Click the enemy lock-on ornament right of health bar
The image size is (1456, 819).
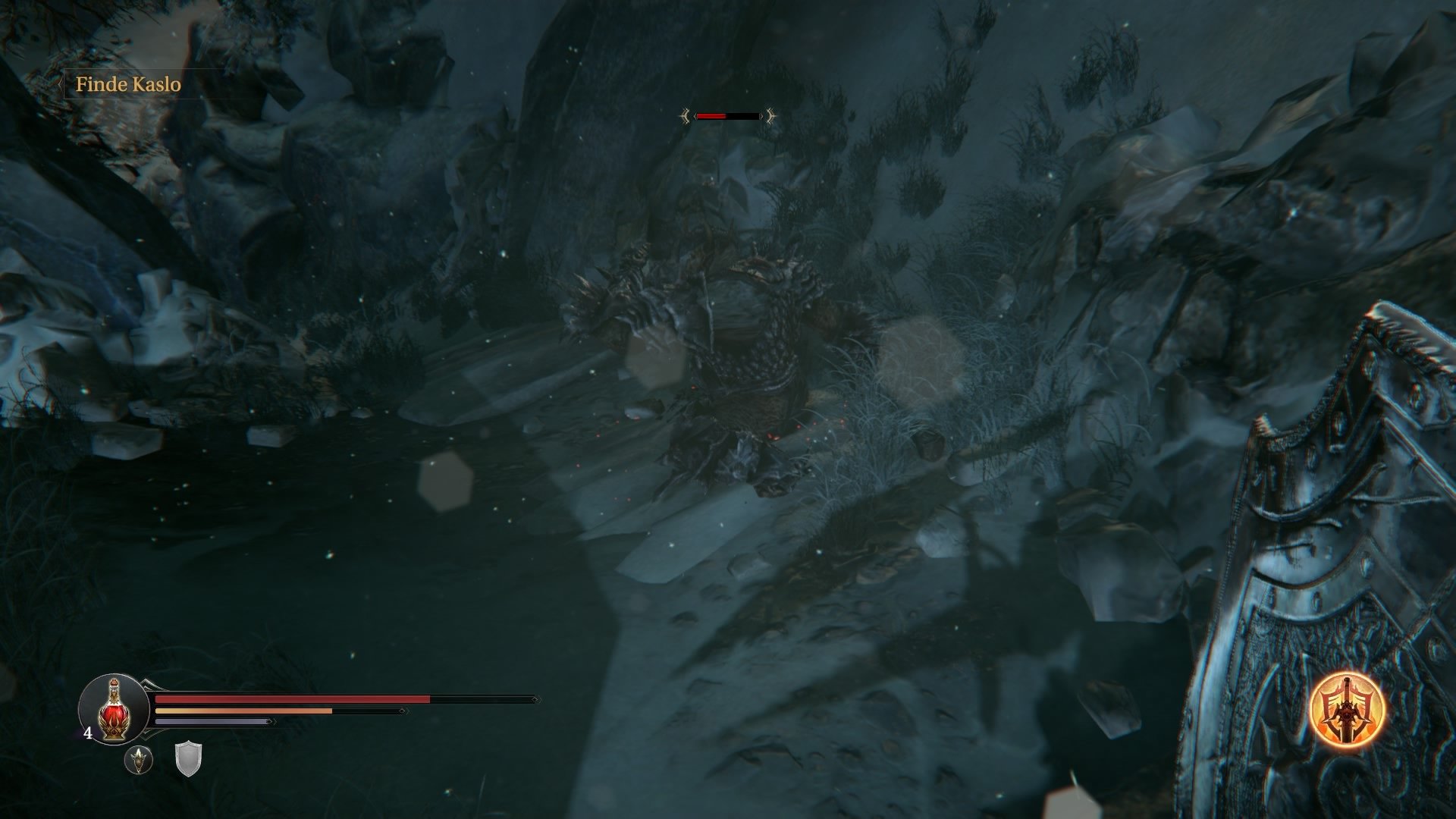click(770, 117)
